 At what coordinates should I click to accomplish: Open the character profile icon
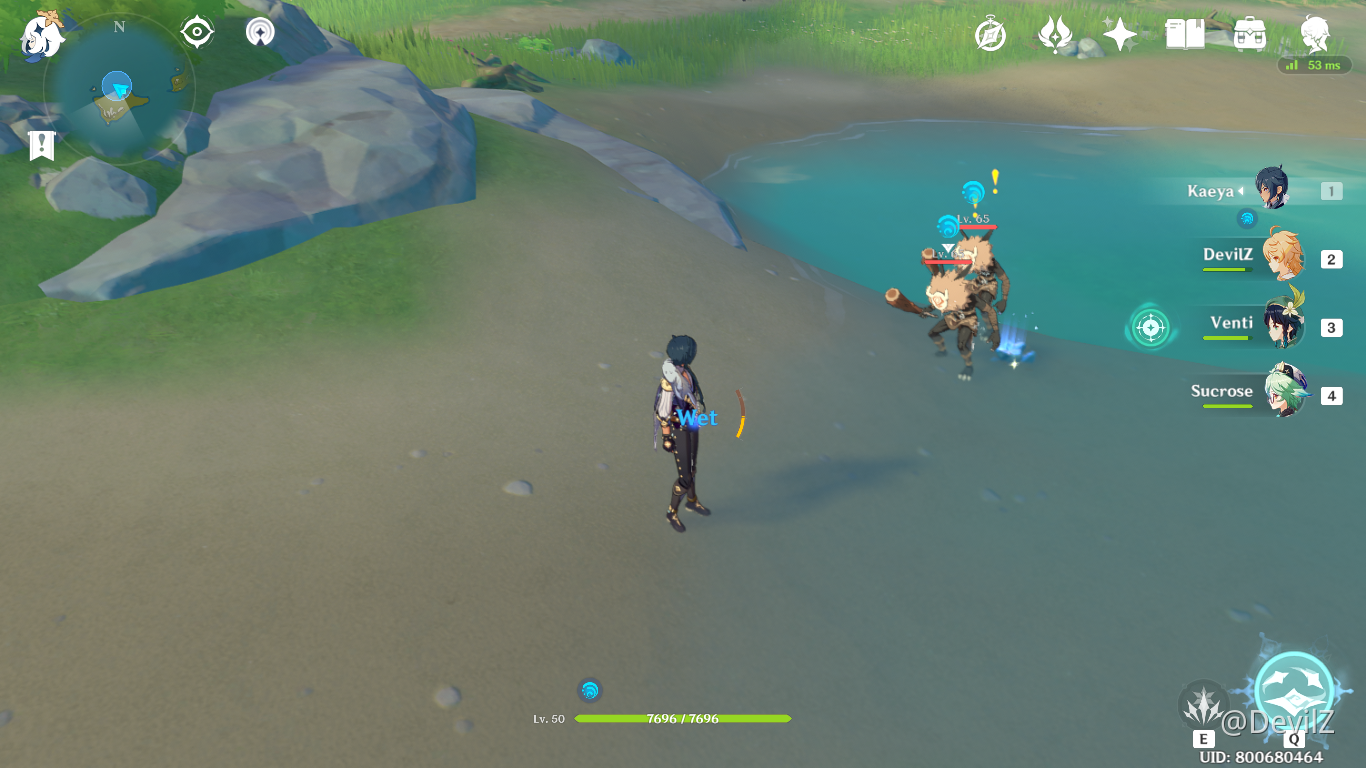pos(1315,35)
